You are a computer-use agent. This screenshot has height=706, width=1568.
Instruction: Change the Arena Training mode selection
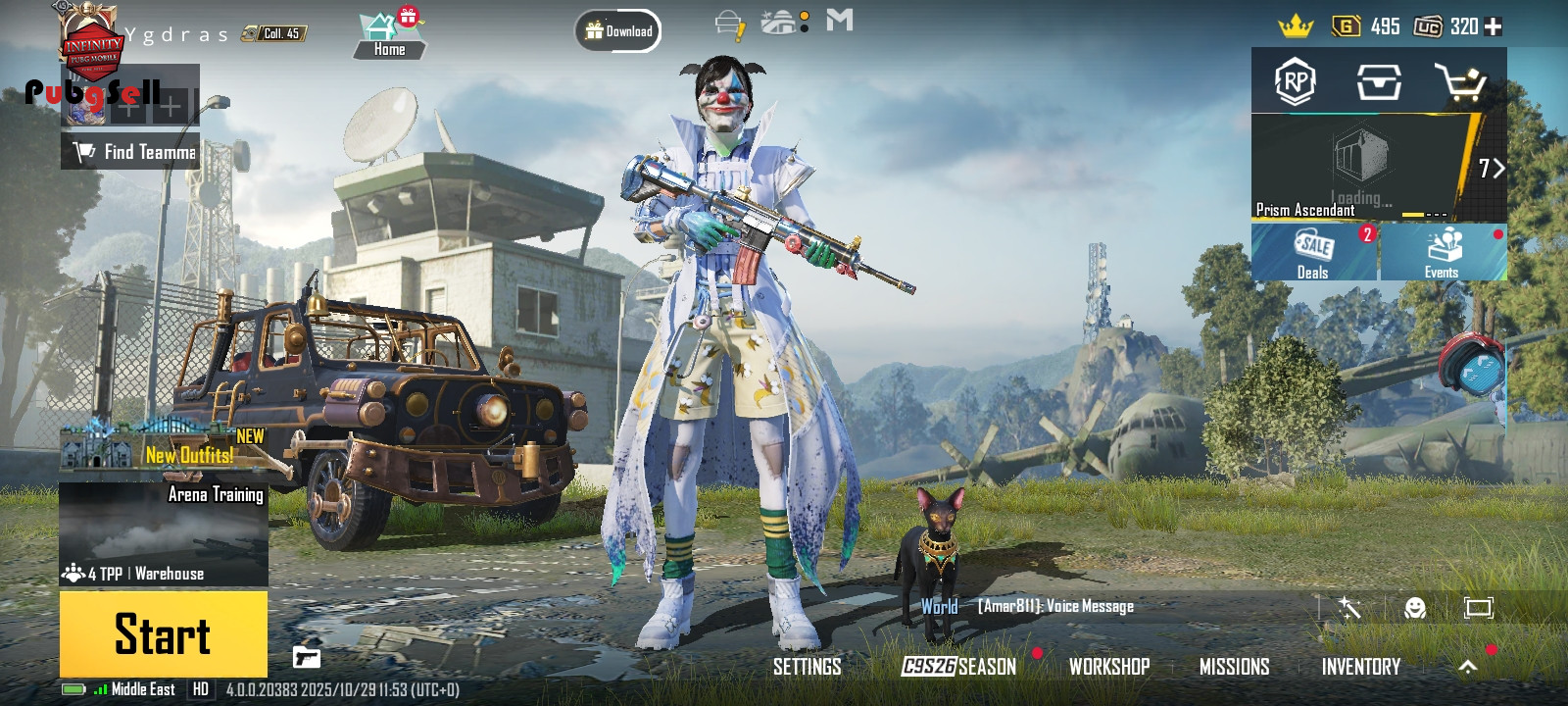(x=164, y=534)
